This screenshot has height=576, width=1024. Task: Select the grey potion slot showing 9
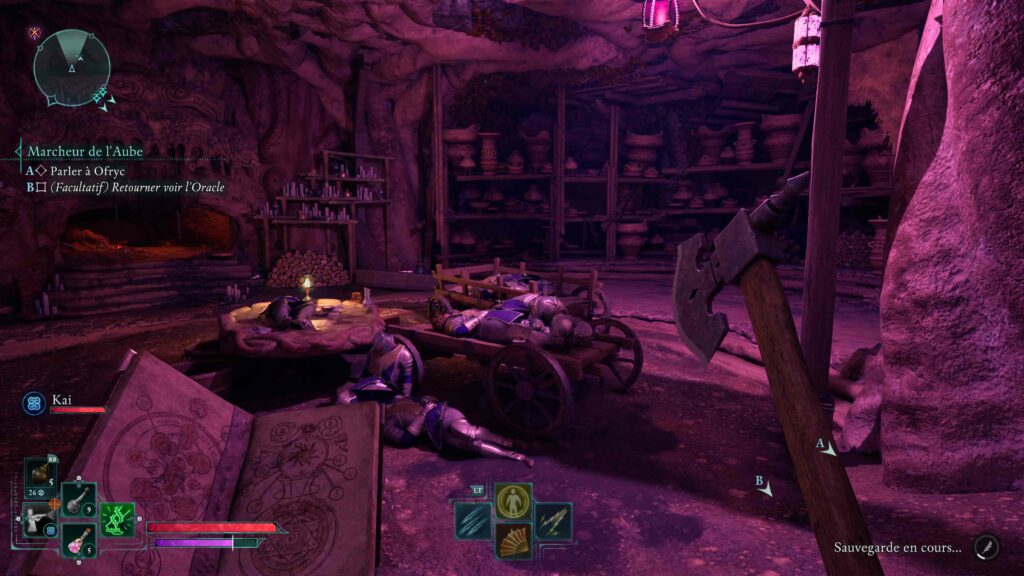tap(78, 500)
